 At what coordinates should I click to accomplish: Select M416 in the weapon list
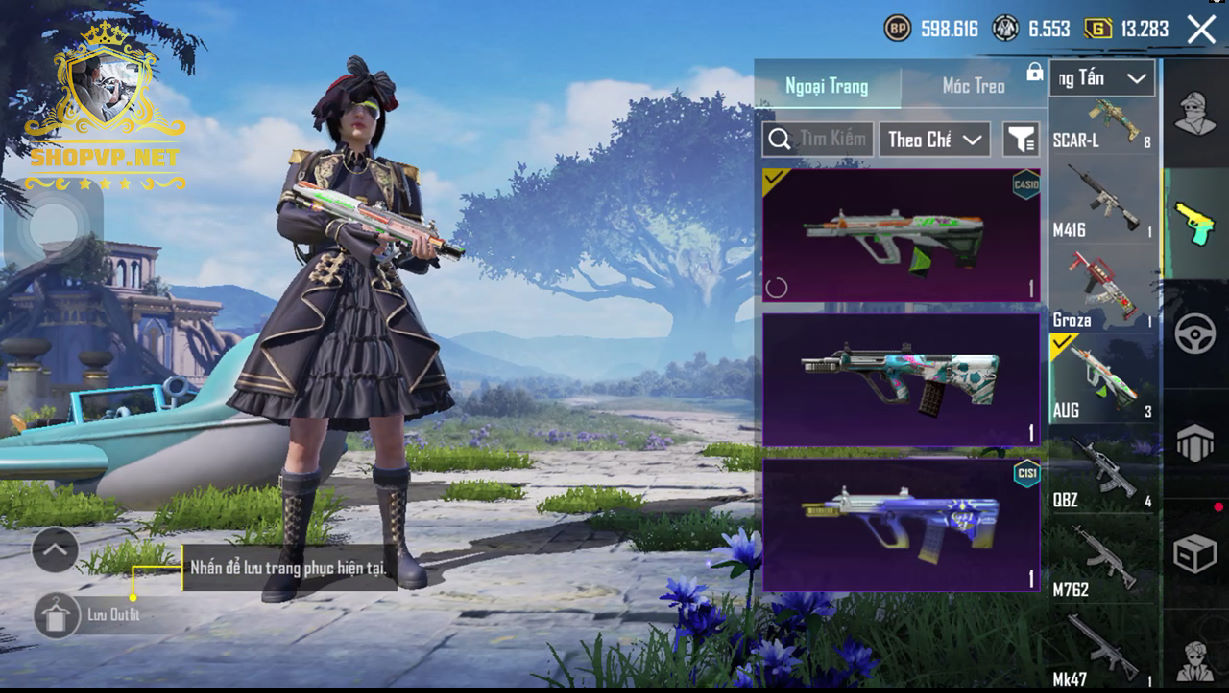[x=1103, y=202]
